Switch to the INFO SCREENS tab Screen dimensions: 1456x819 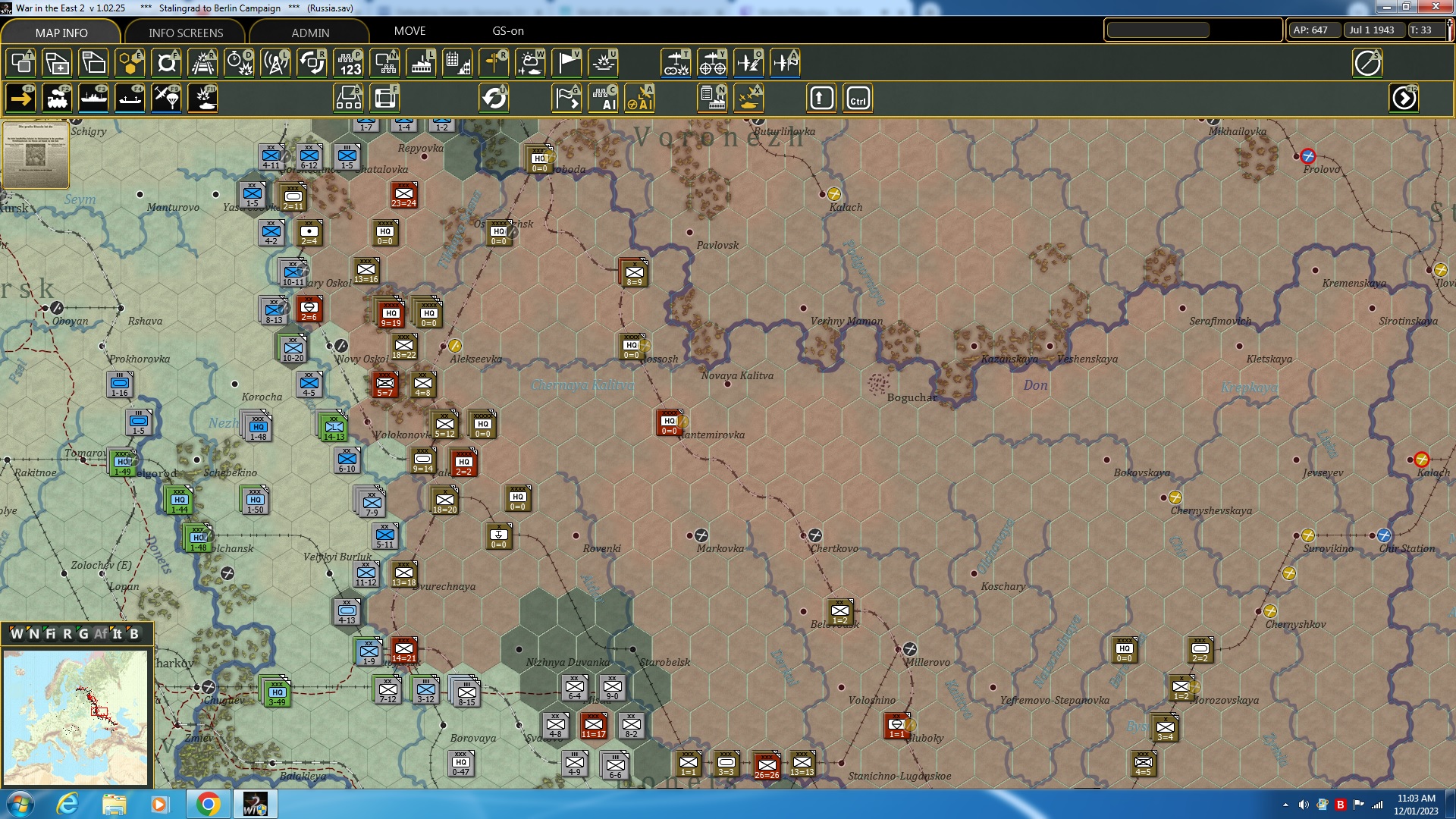(184, 33)
